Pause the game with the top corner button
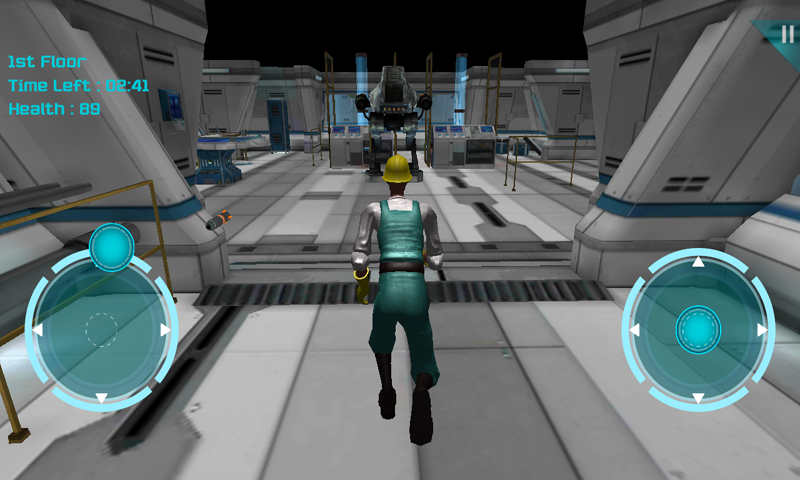The width and height of the screenshot is (800, 480). [x=786, y=33]
